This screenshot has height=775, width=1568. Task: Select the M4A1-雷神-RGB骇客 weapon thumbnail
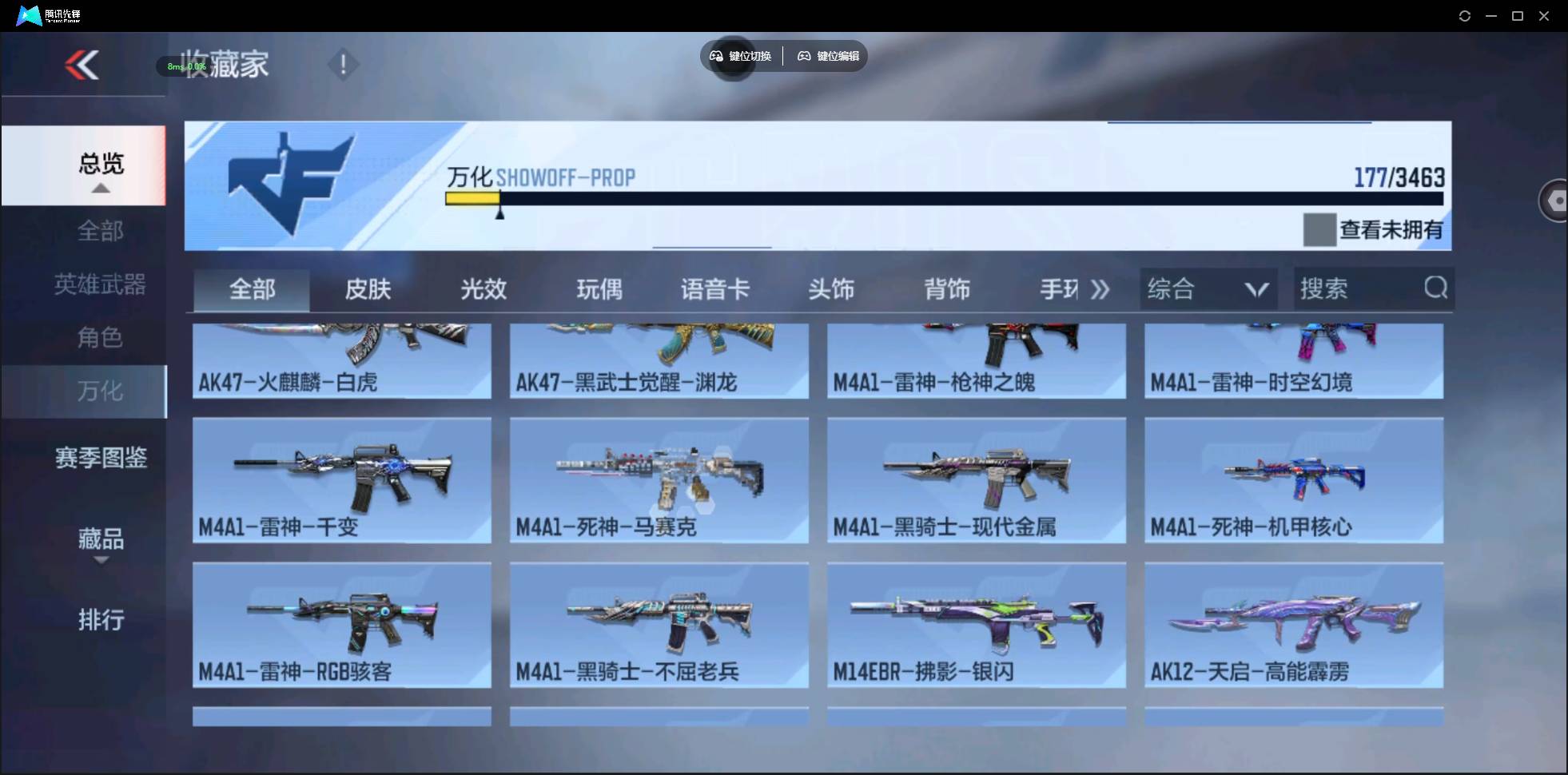(342, 626)
